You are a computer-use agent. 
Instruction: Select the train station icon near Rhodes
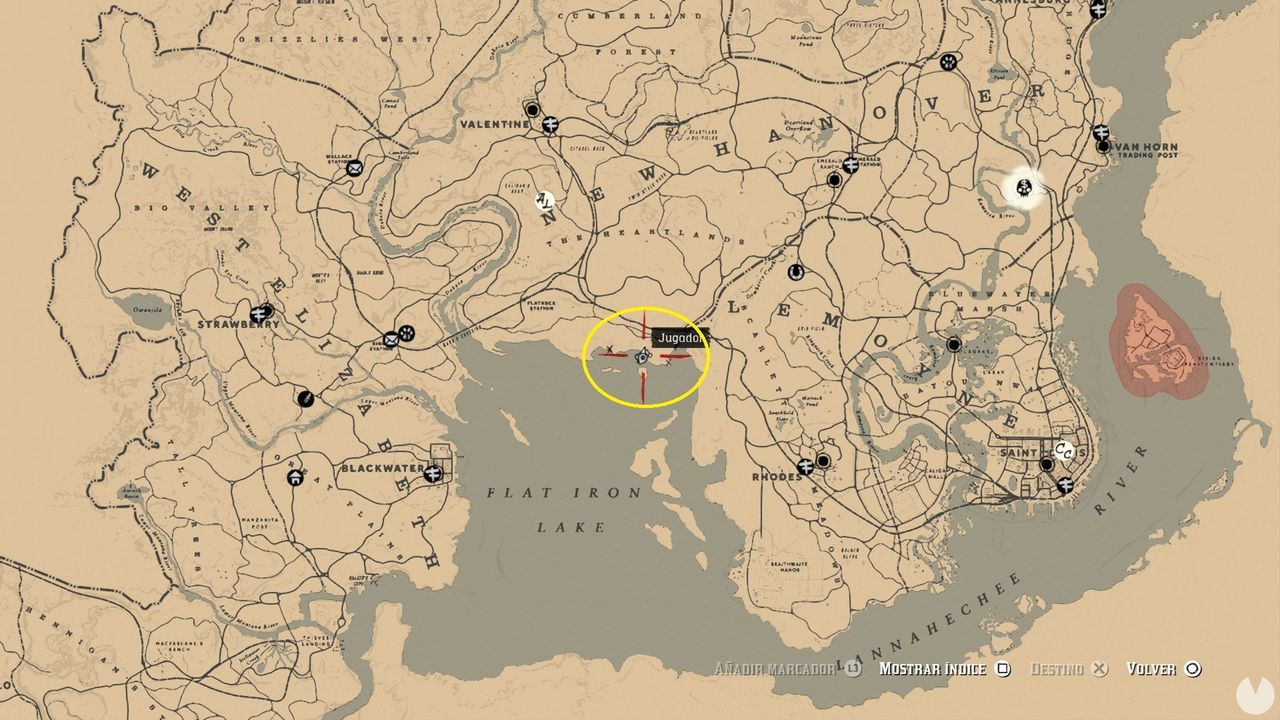805,467
